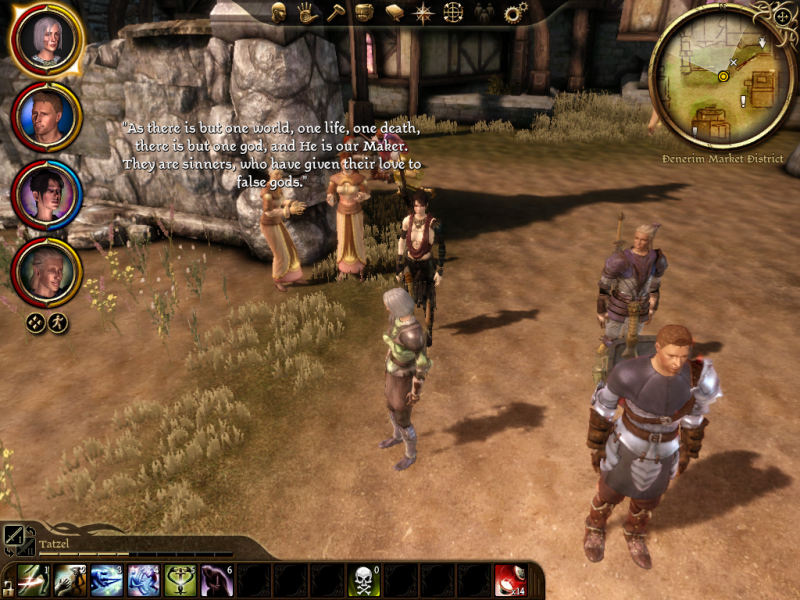
Task: Click the Denerim Market District minimap
Action: pyautogui.click(x=722, y=76)
